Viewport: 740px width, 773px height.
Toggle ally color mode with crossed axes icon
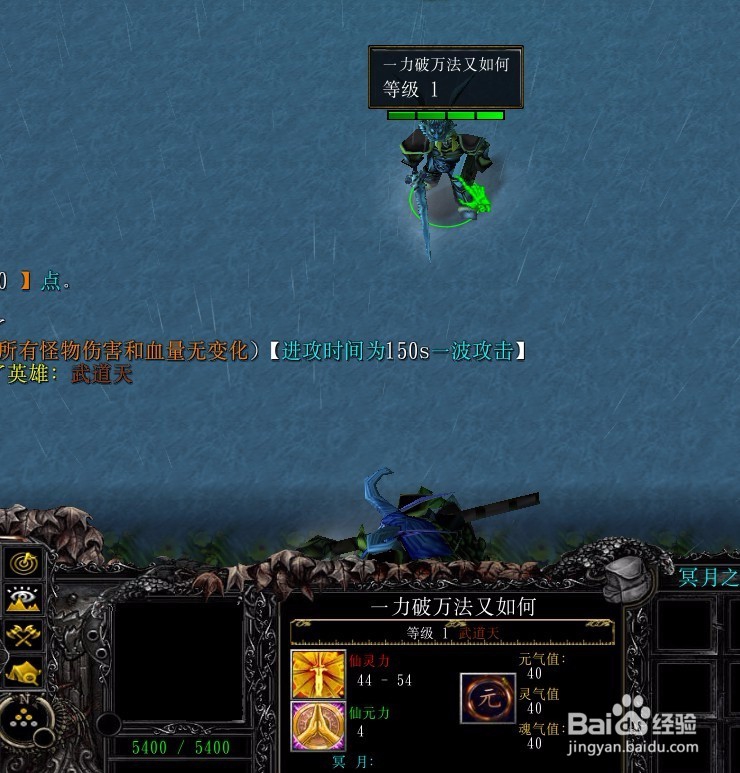[22, 634]
